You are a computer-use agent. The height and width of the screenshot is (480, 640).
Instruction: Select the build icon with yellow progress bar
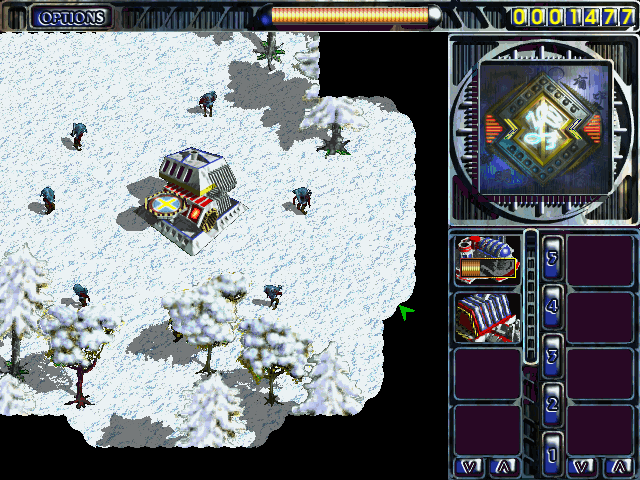(487, 260)
